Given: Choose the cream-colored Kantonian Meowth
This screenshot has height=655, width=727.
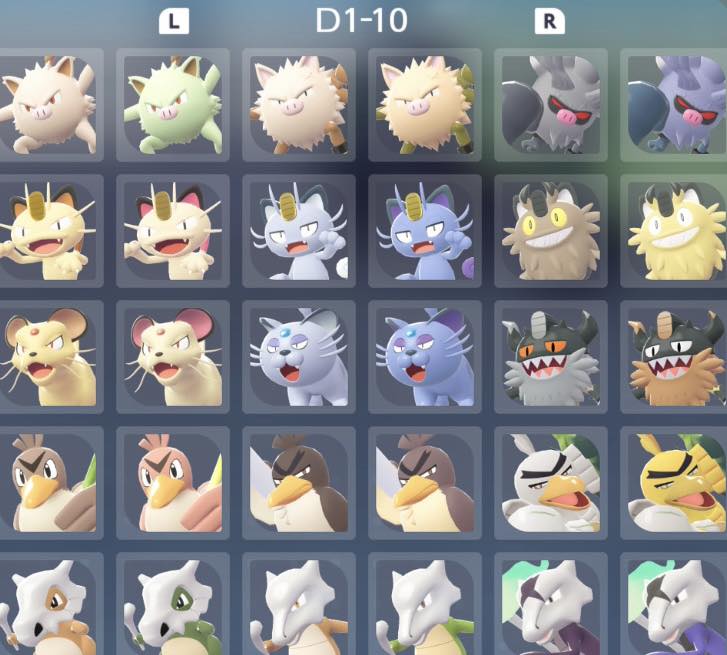Looking at the screenshot, I should pos(50,232).
